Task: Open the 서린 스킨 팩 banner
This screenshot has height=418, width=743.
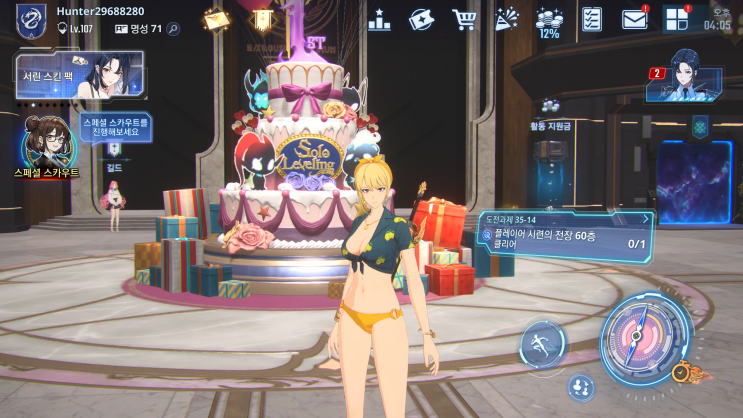Action: pyautogui.click(x=79, y=76)
